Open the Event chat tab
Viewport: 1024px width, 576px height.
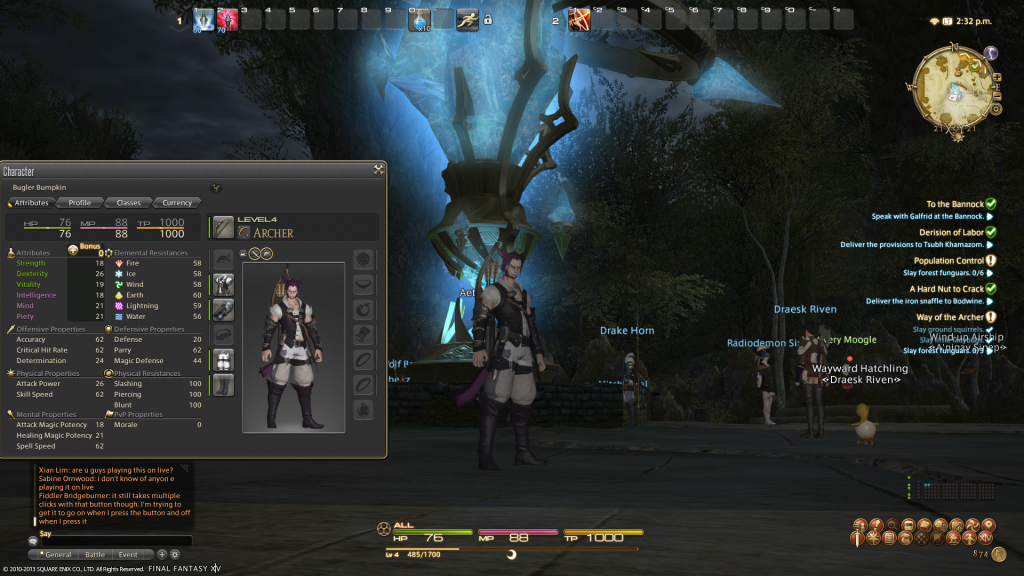tap(128, 554)
